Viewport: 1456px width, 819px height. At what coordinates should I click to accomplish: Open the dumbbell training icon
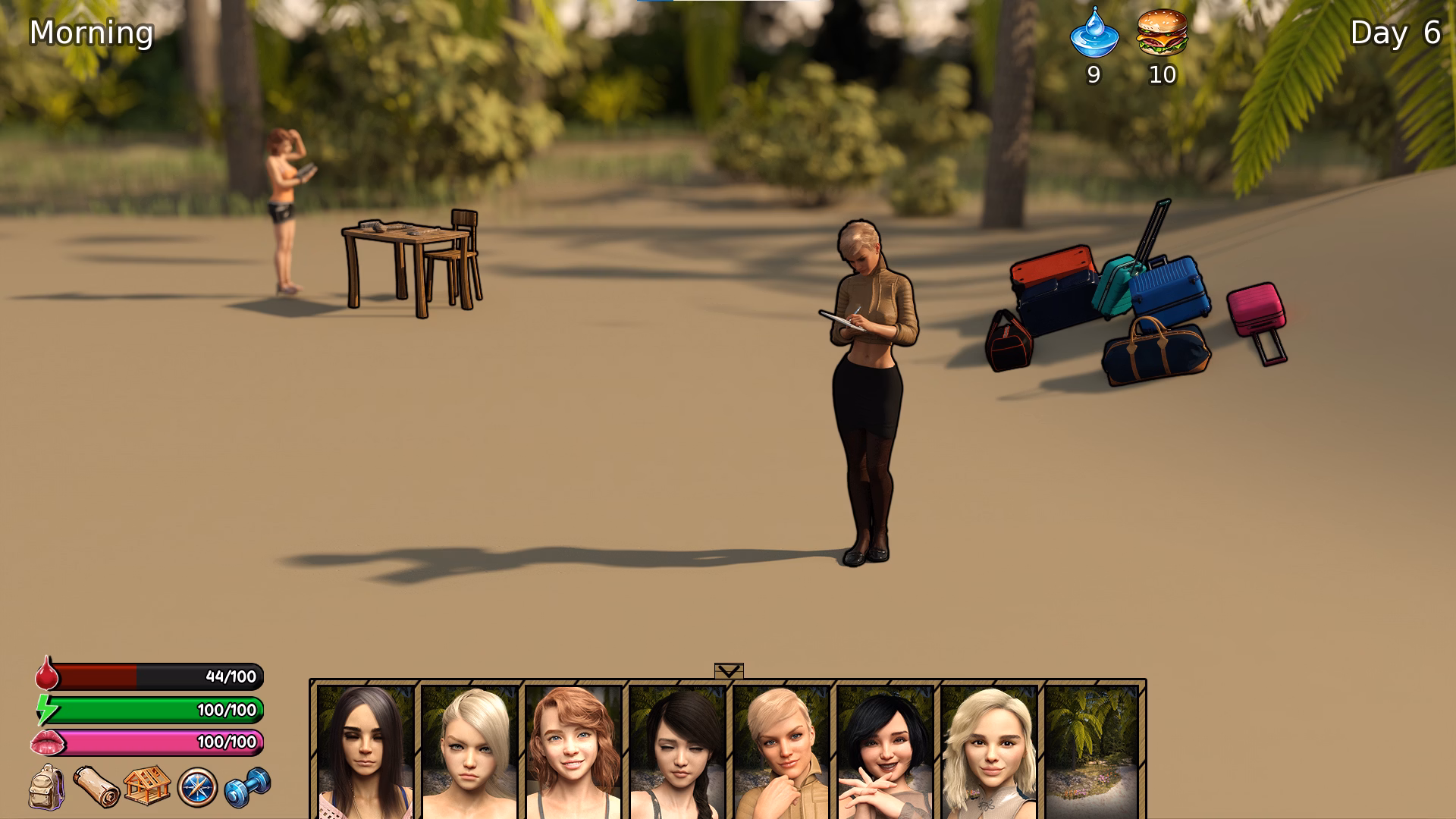point(244,785)
